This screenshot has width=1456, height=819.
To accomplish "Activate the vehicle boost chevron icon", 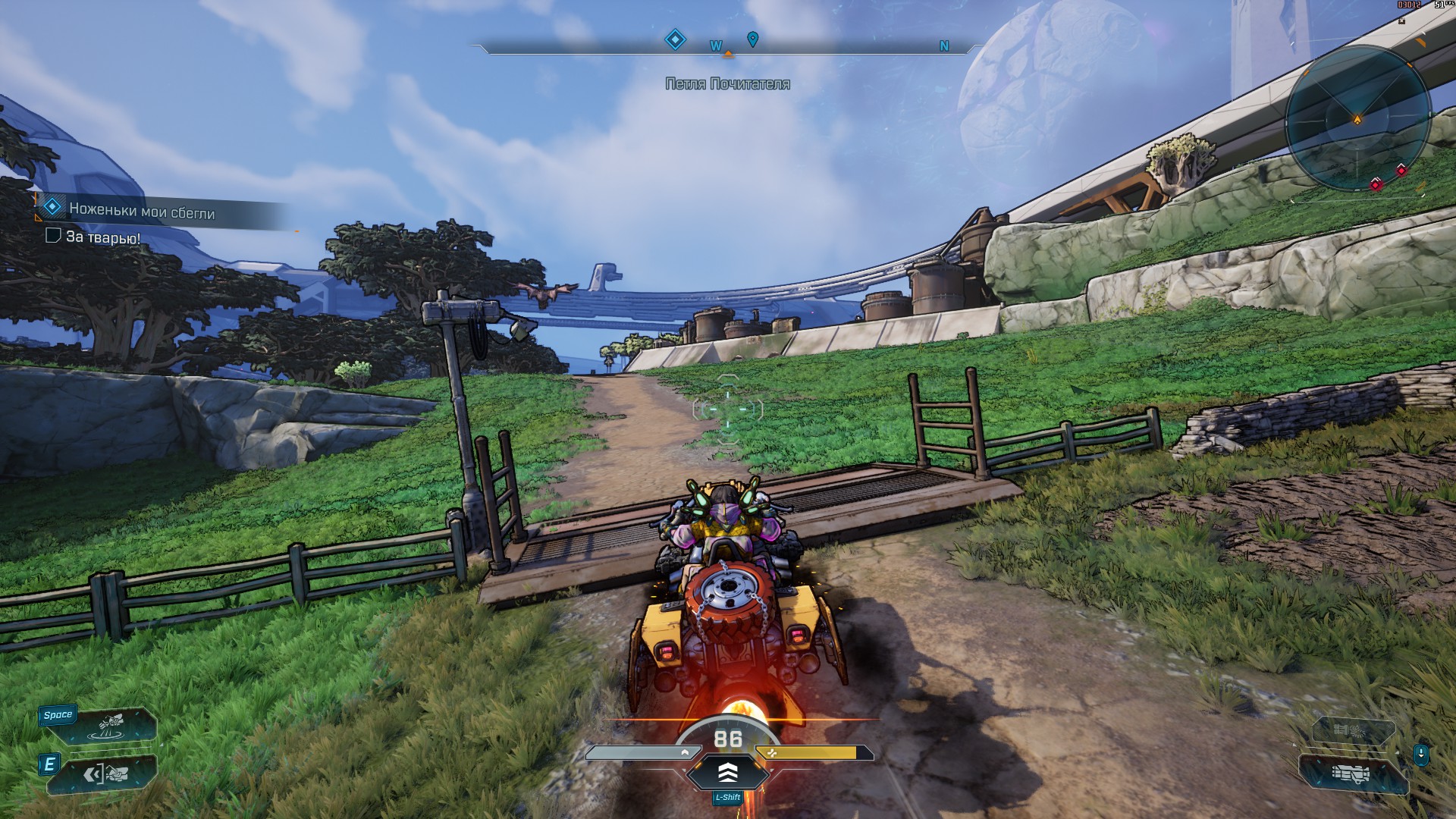I will (x=727, y=772).
